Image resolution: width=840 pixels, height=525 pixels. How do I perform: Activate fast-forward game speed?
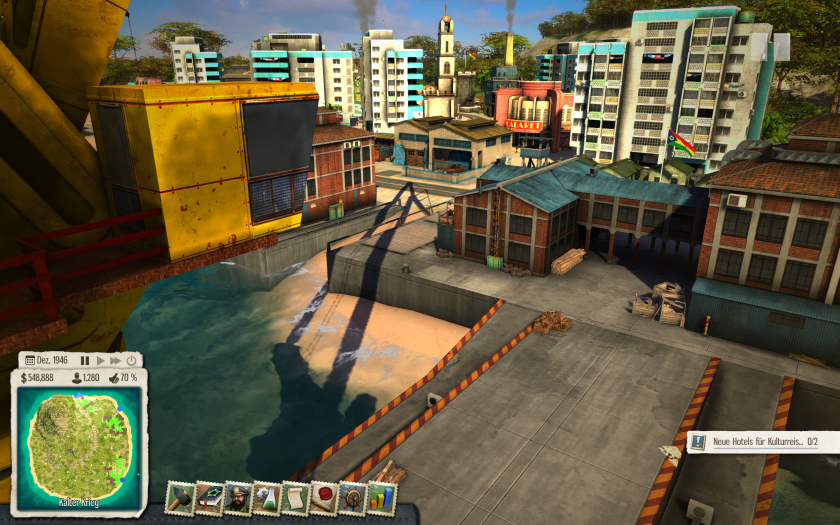click(115, 360)
